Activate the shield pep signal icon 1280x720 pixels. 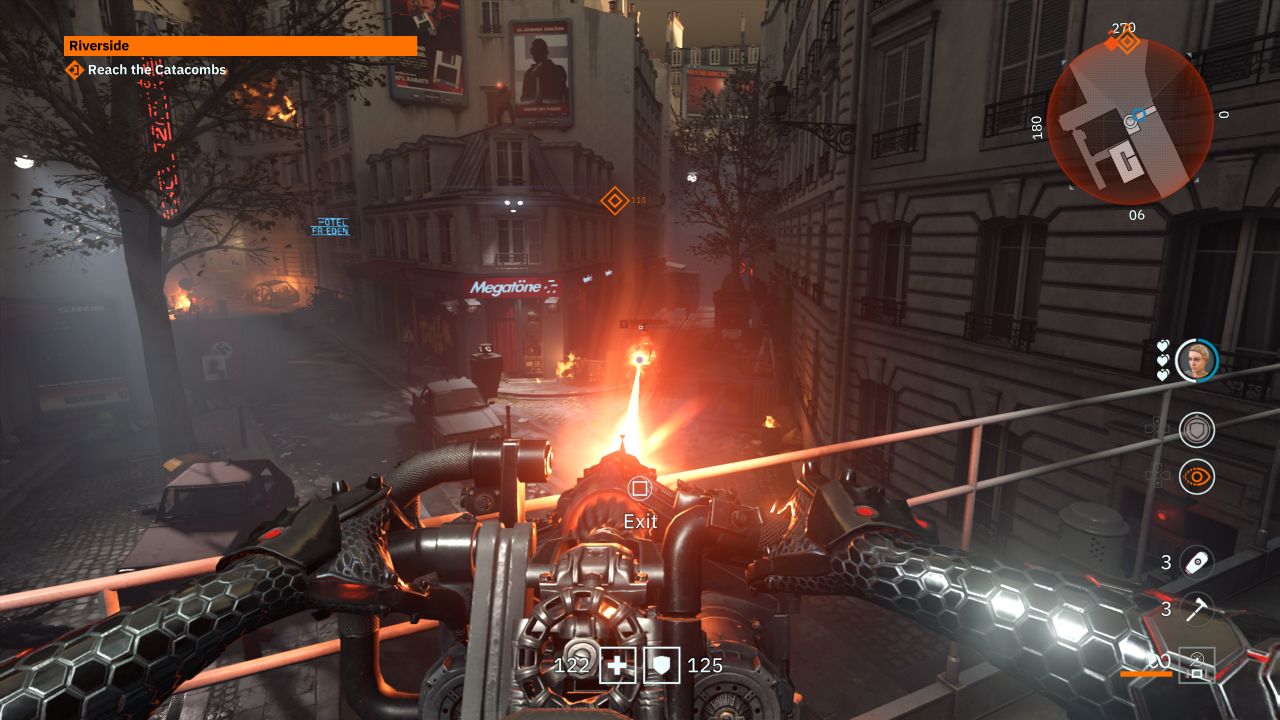click(1196, 430)
